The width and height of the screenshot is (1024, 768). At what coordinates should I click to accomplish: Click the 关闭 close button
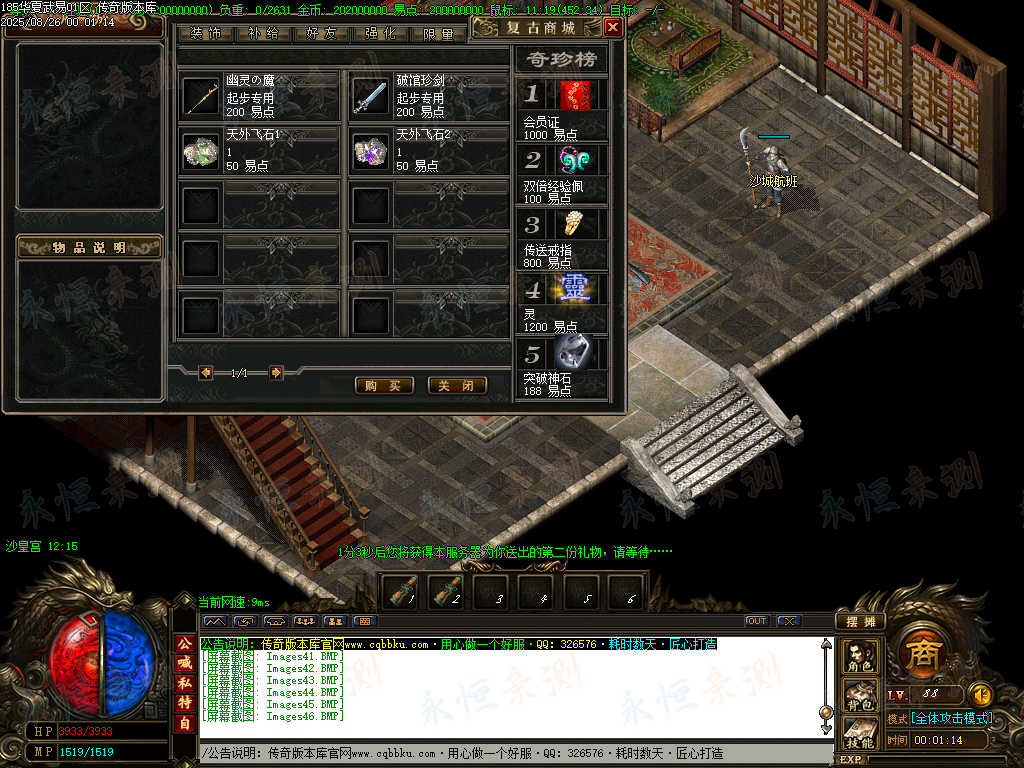(x=457, y=385)
